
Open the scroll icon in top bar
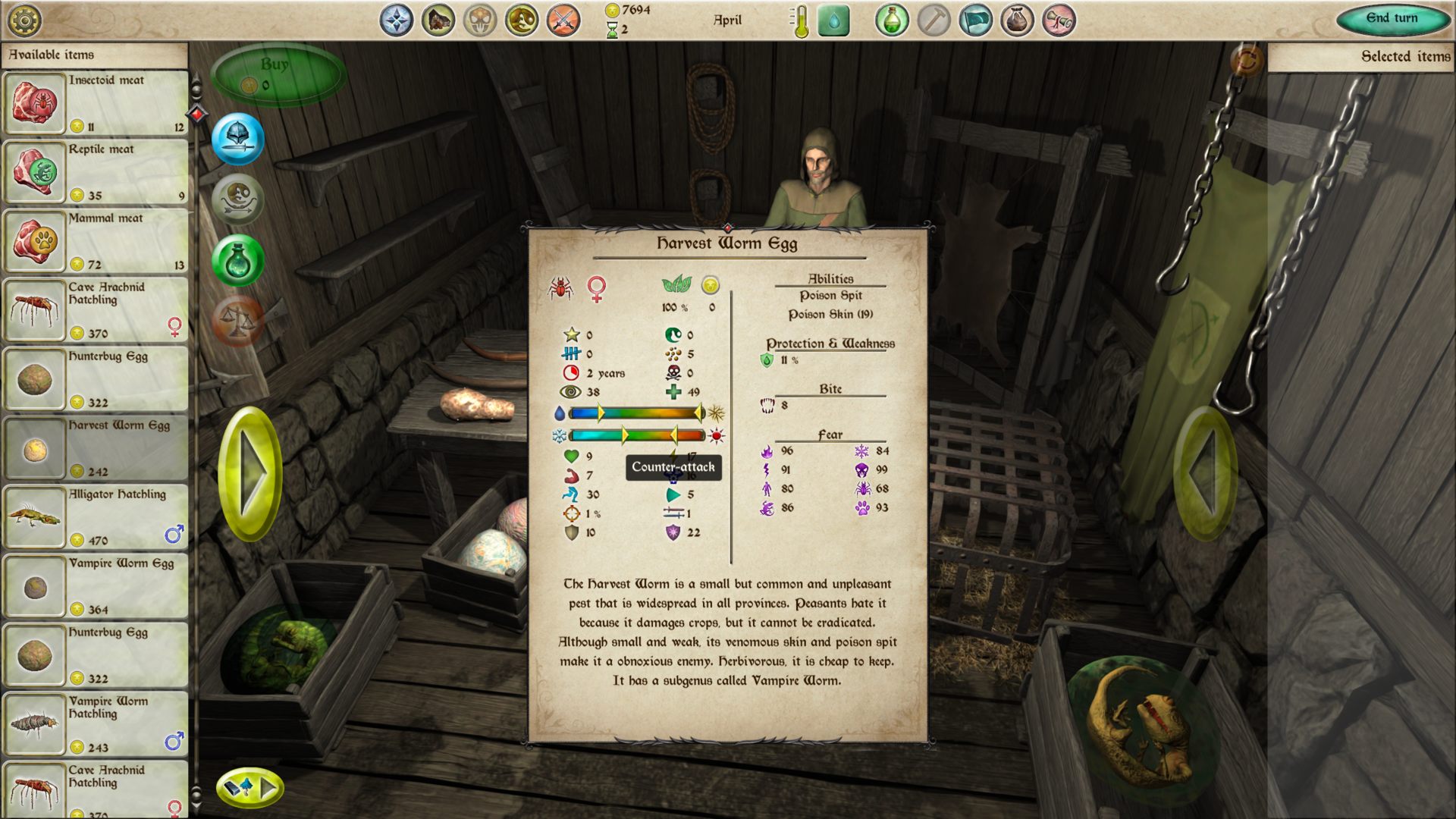point(1059,20)
